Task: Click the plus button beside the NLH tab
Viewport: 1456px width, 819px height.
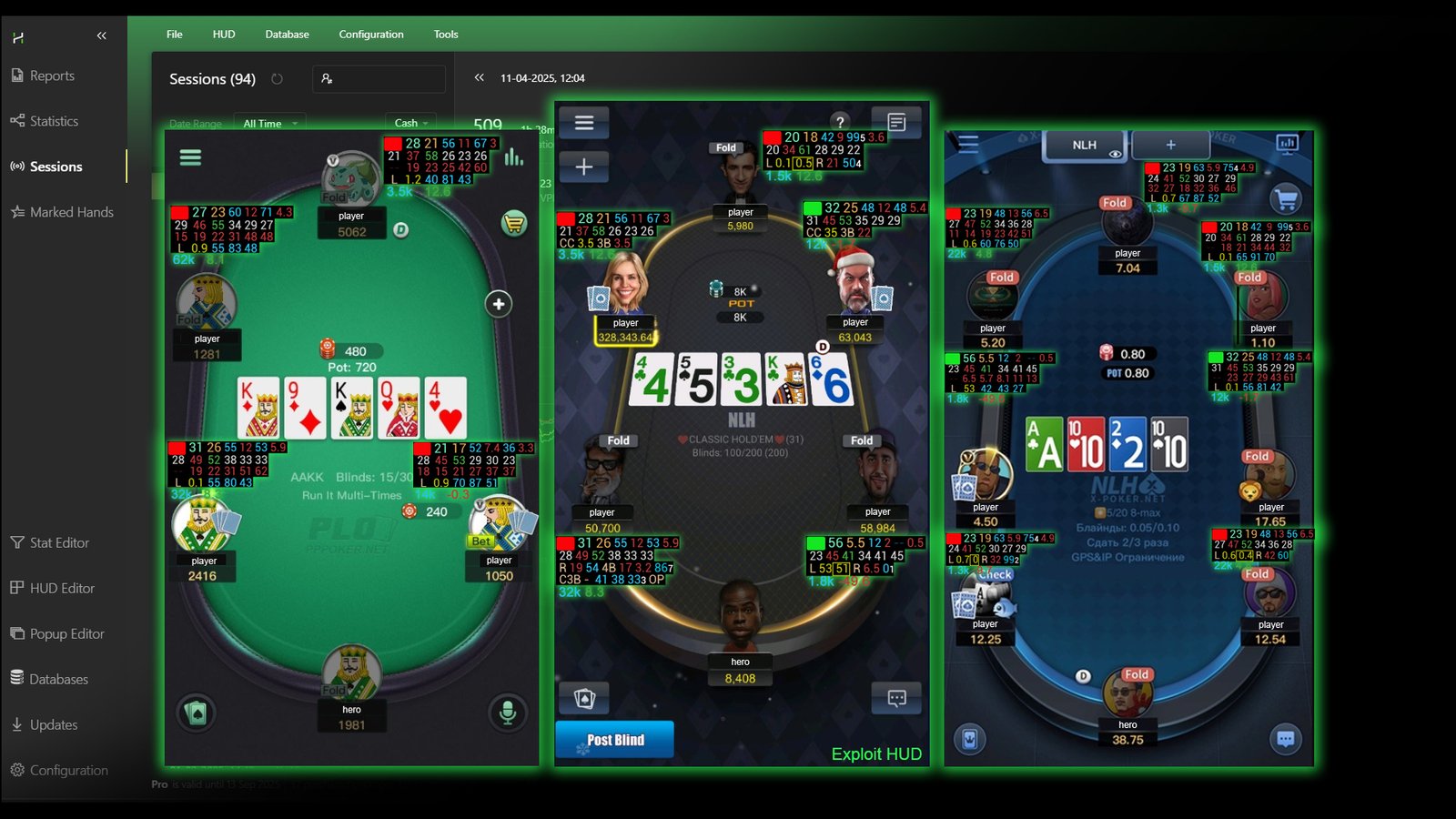Action: (1170, 144)
